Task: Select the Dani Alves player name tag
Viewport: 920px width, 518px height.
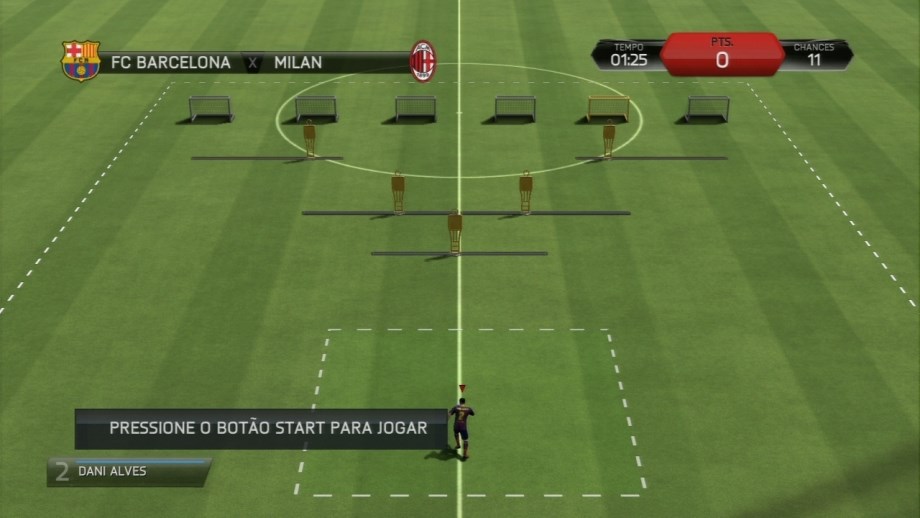Action: (128, 471)
